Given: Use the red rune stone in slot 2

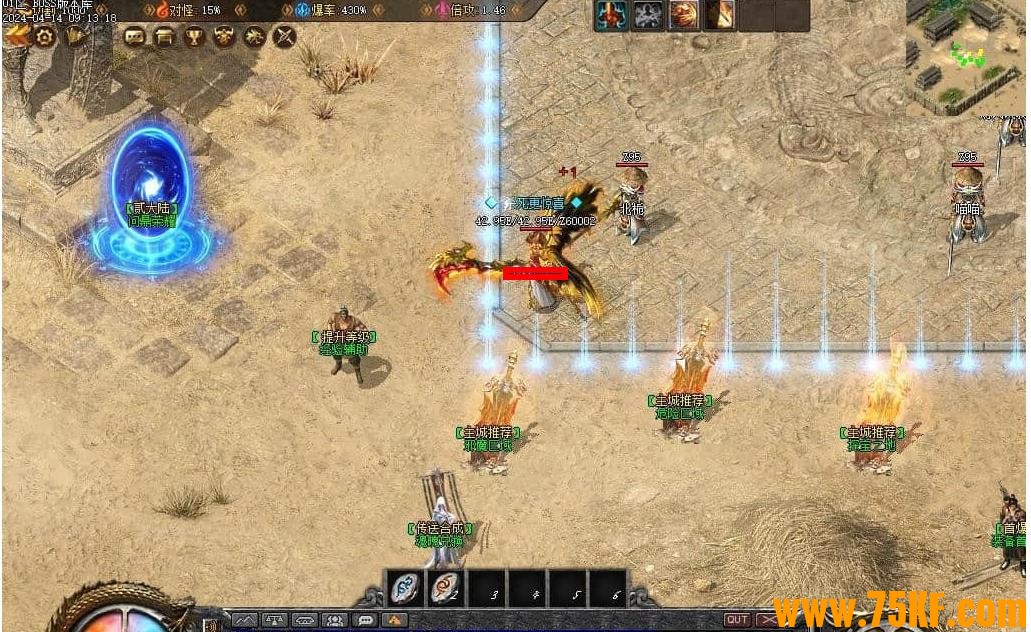Looking at the screenshot, I should [446, 587].
